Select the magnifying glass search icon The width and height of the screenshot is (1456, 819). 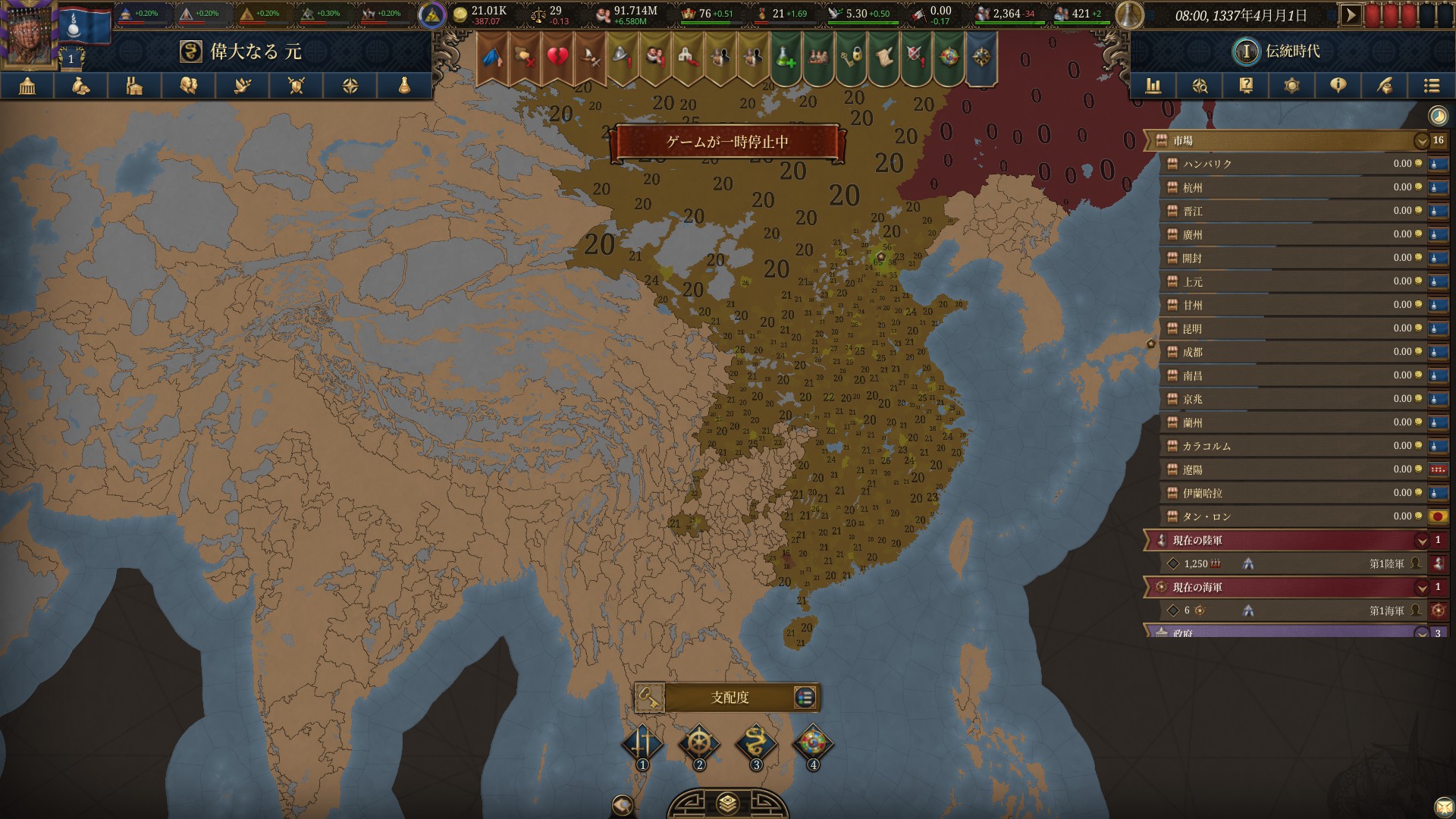[1200, 86]
